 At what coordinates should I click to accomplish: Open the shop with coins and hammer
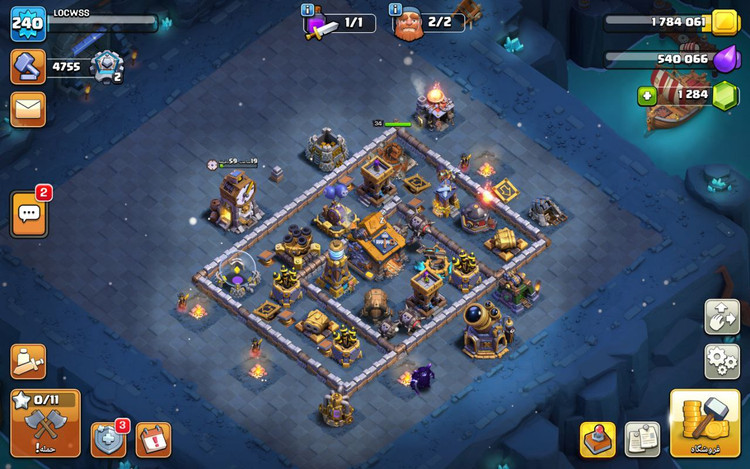(x=704, y=423)
